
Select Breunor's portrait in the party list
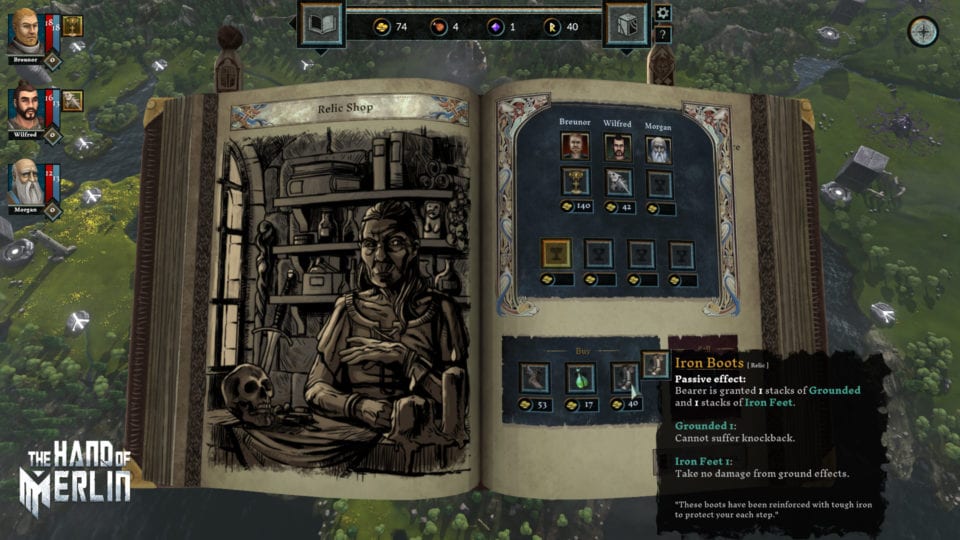tap(25, 30)
